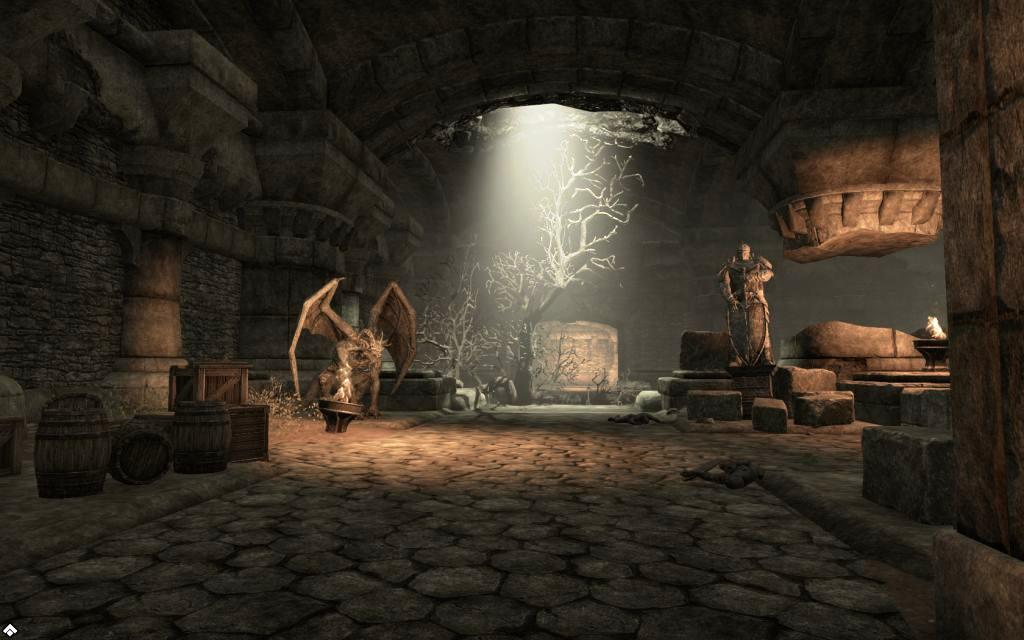Click the white diamond chevron overlay icon

point(10,629)
